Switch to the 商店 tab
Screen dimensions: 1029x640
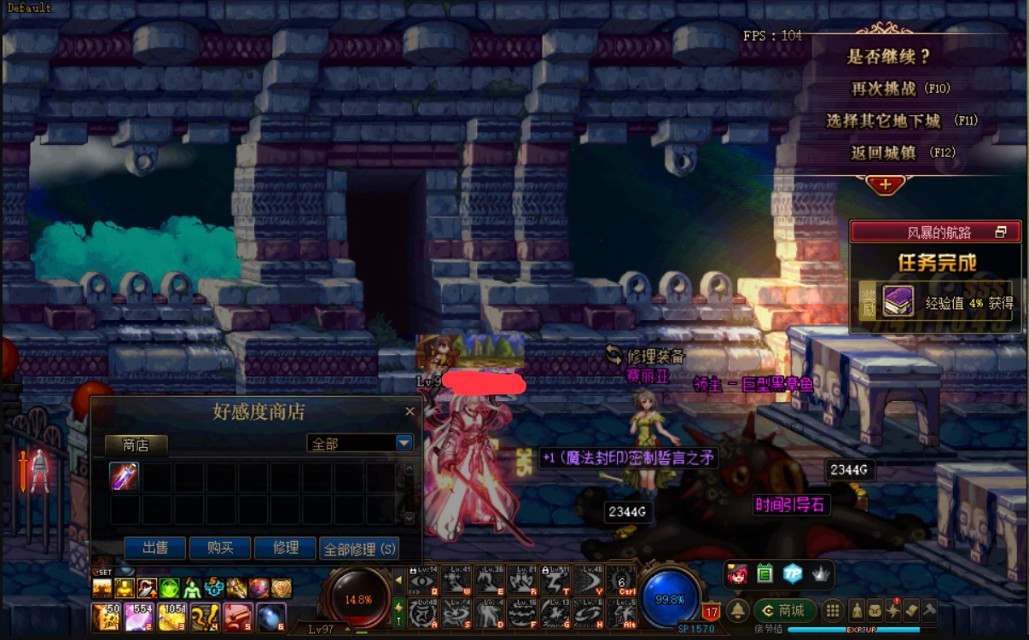tap(136, 445)
